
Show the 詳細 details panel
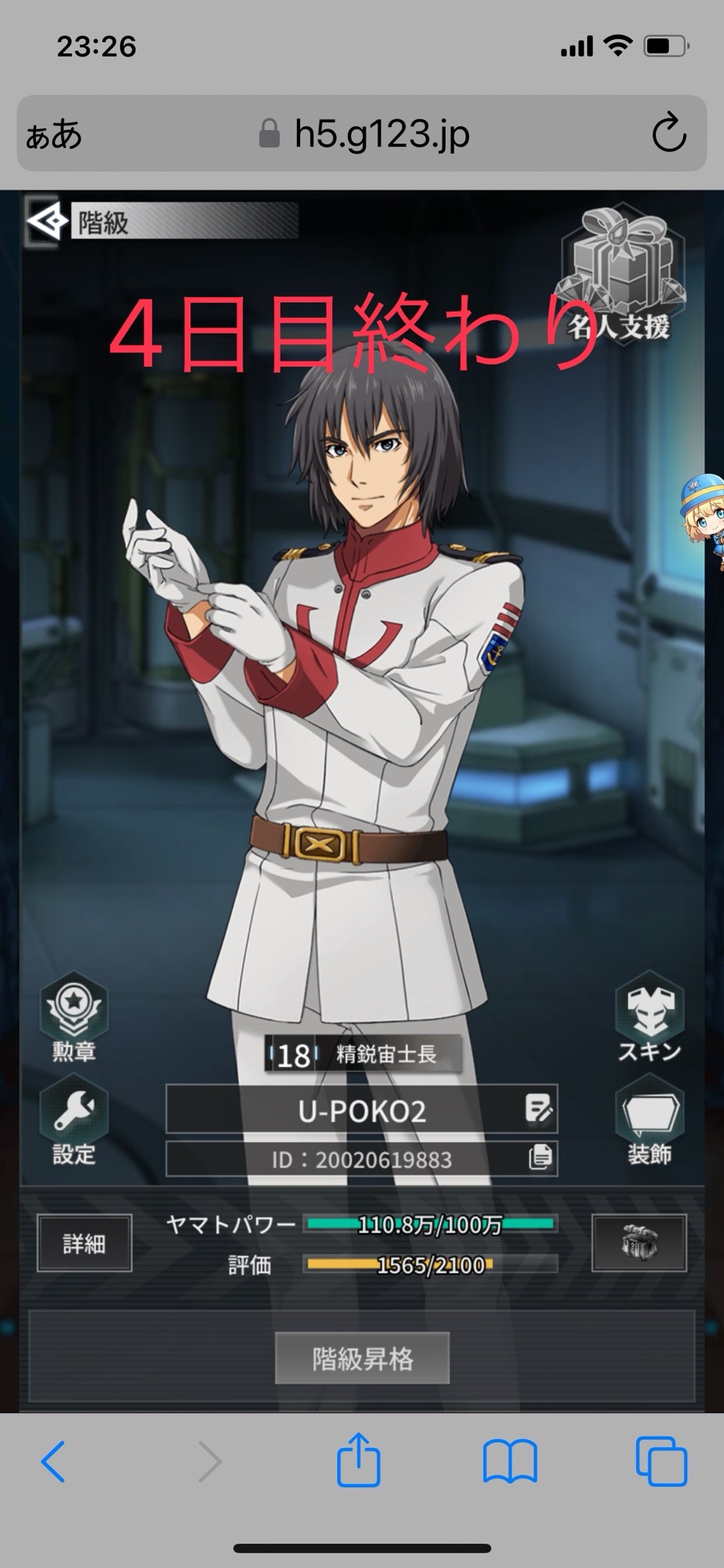click(x=85, y=1243)
